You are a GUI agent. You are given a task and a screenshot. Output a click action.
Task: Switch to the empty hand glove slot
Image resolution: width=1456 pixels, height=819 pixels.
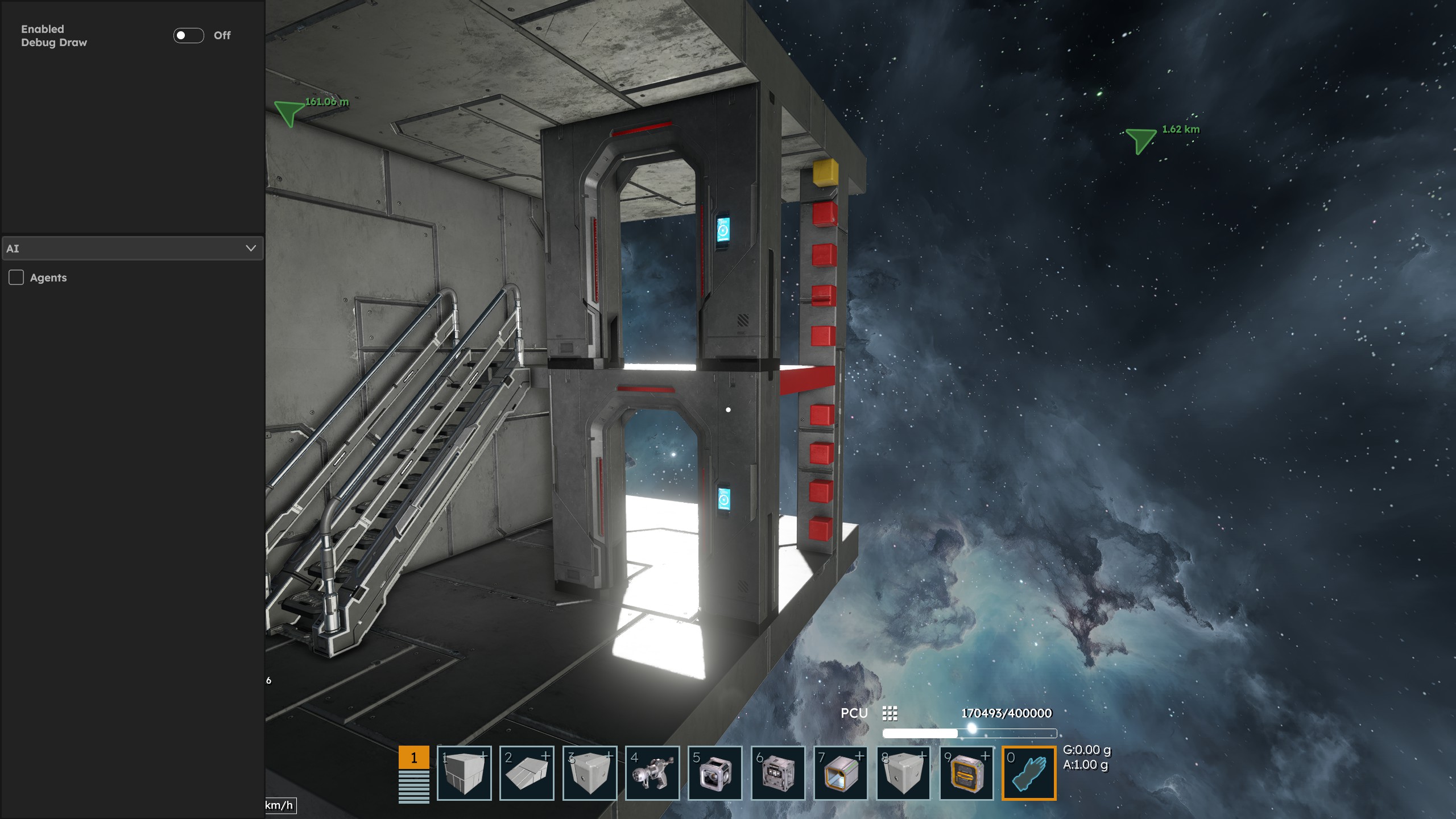[1029, 773]
